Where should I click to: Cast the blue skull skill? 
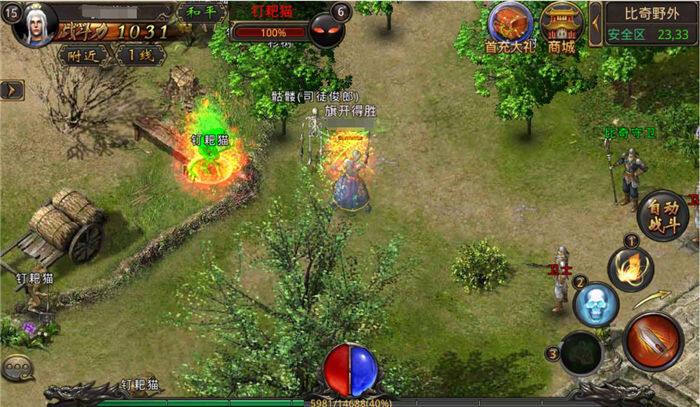(x=596, y=303)
